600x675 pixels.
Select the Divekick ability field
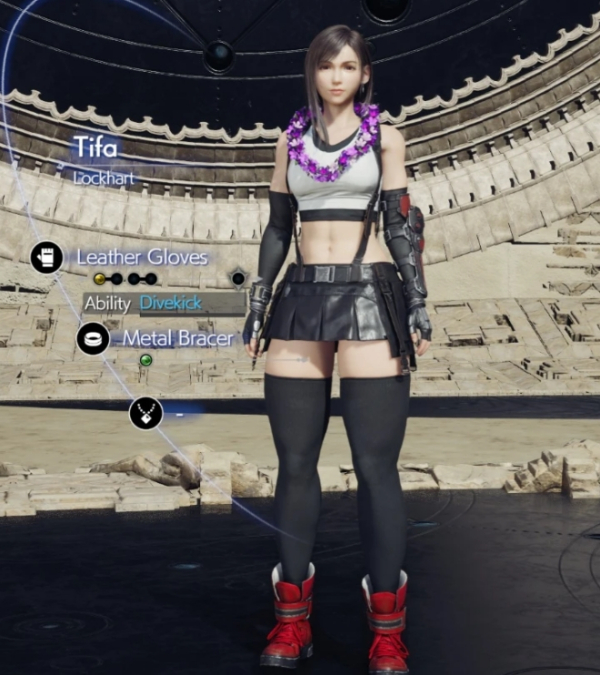[x=191, y=303]
